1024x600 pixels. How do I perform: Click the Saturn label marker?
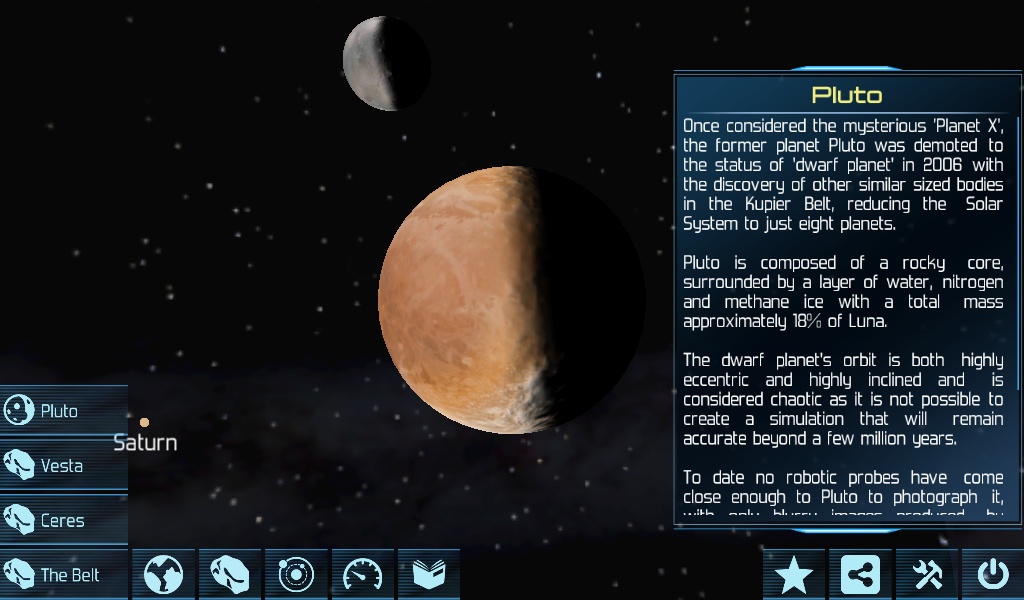pos(145,441)
